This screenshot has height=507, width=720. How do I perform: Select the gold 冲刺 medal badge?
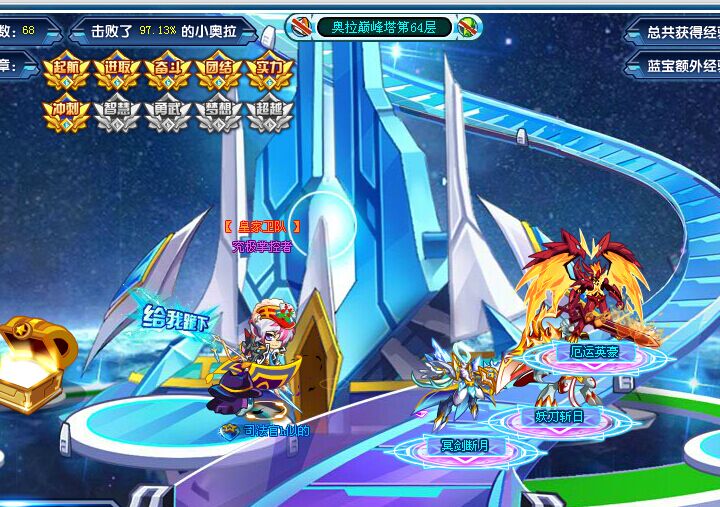tap(68, 114)
